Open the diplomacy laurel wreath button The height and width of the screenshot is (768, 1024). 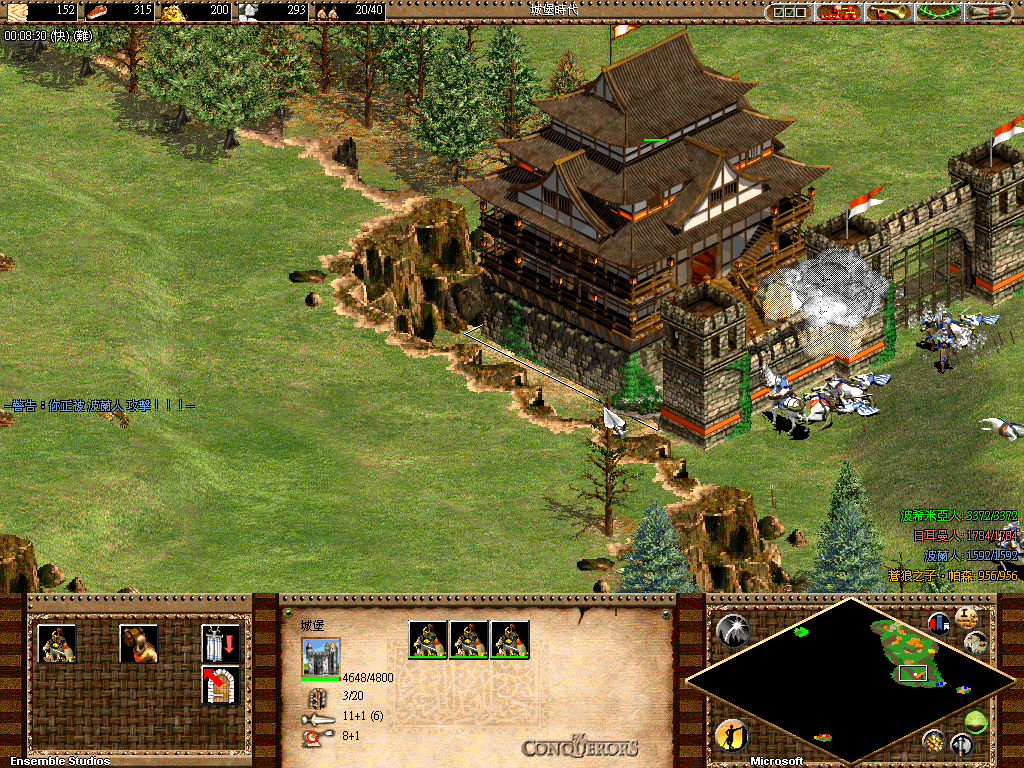tap(939, 12)
